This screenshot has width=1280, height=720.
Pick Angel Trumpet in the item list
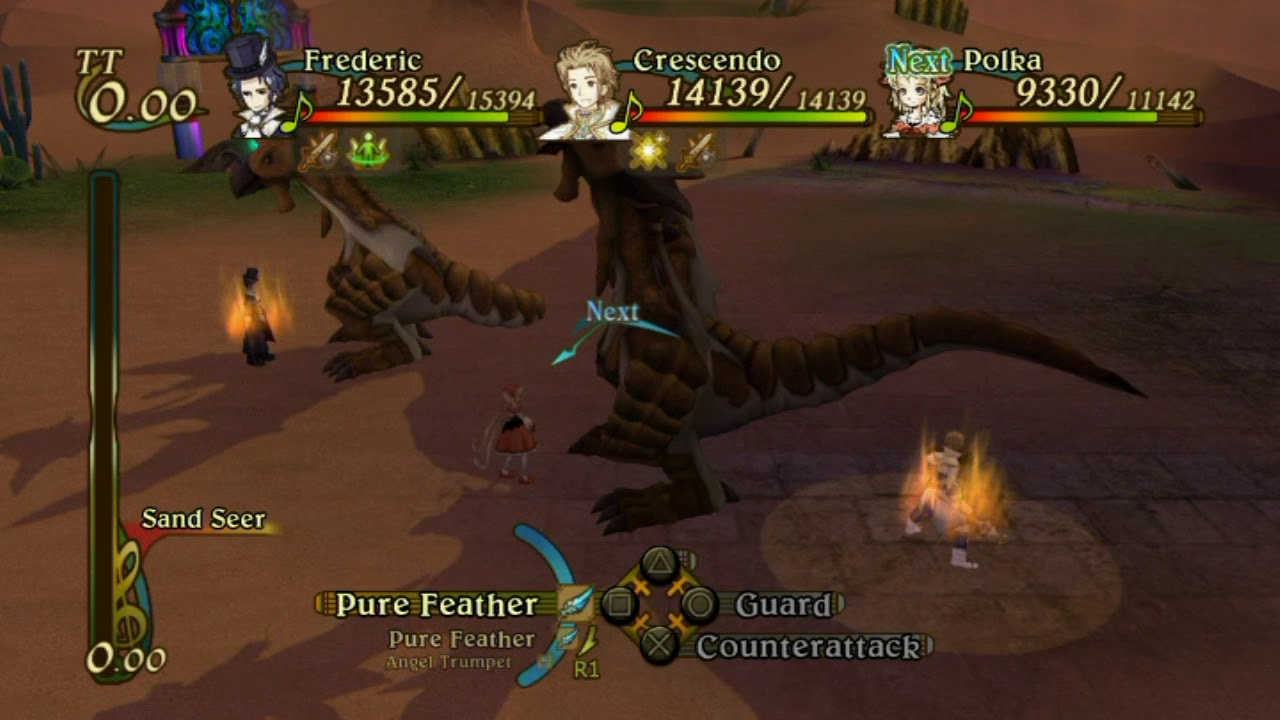click(449, 662)
